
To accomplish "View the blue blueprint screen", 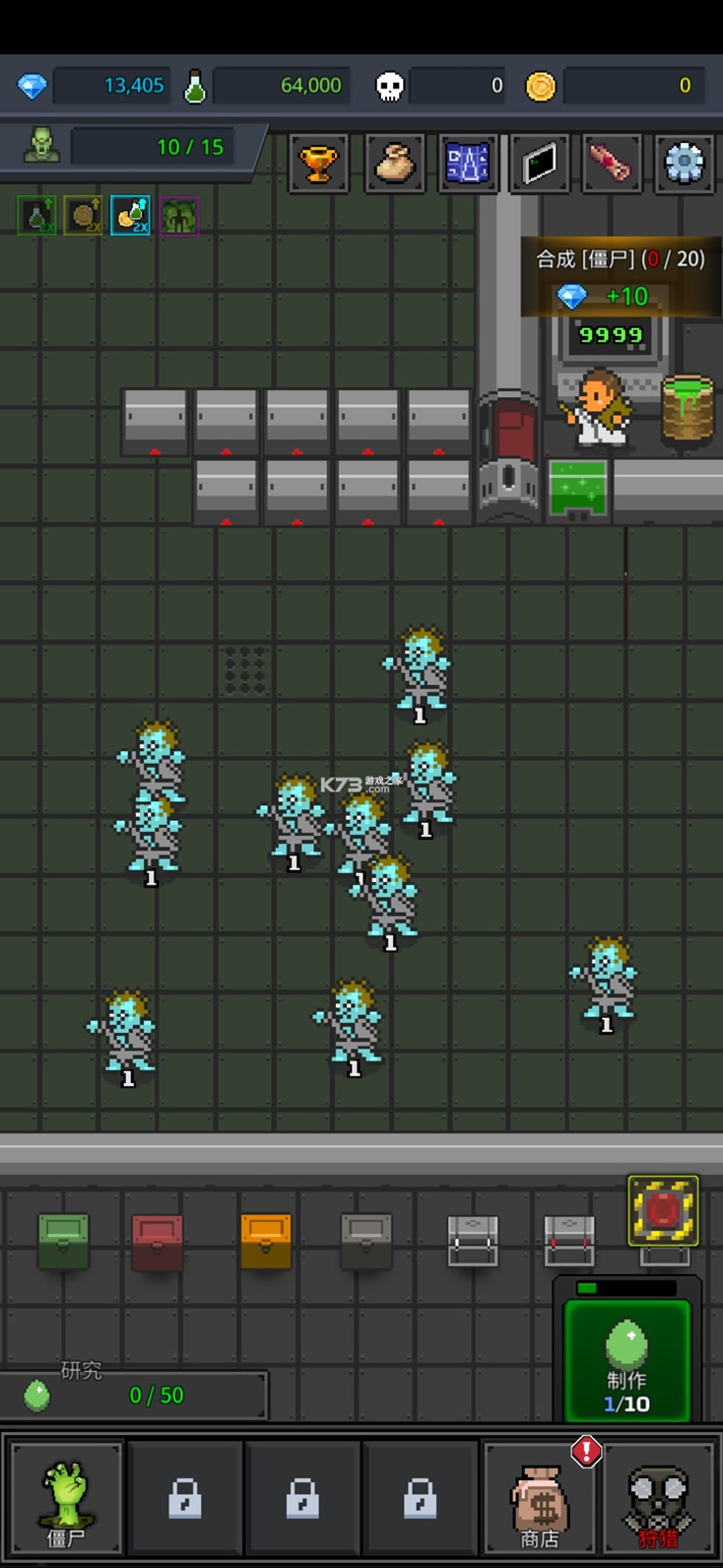I will (468, 163).
